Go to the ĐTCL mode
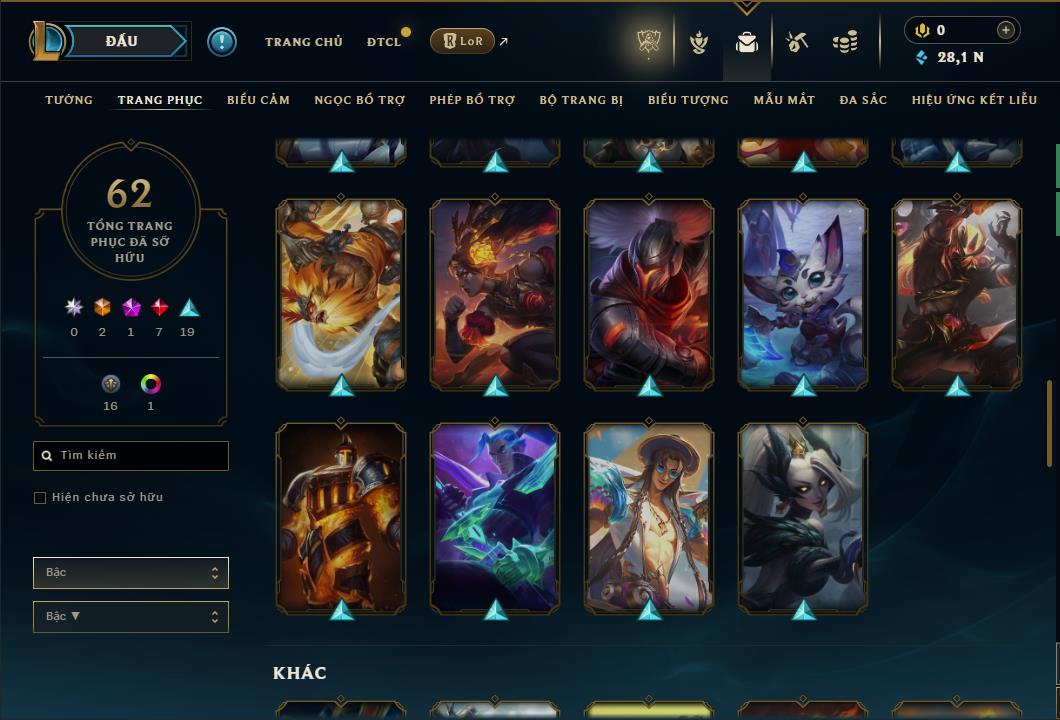 click(x=383, y=42)
